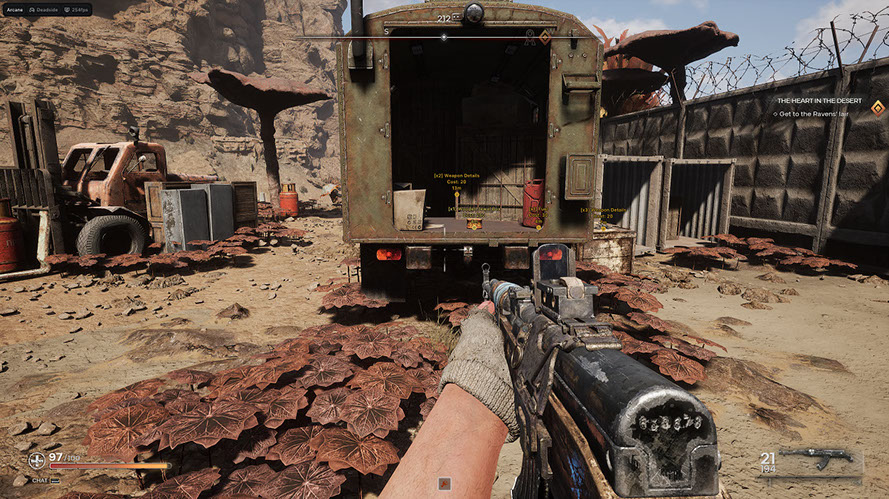Image resolution: width=889 pixels, height=499 pixels.
Task: Click the health cross status icon
Action: [x=36, y=461]
